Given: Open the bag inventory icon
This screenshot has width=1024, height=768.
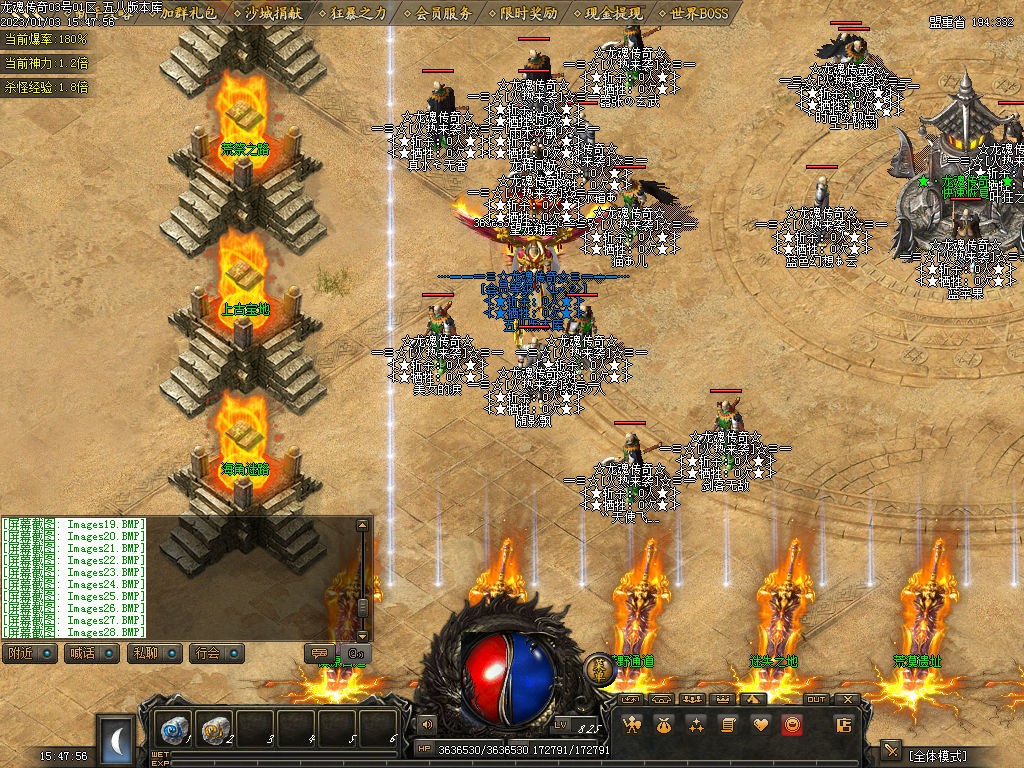Looking at the screenshot, I should pyautogui.click(x=663, y=725).
